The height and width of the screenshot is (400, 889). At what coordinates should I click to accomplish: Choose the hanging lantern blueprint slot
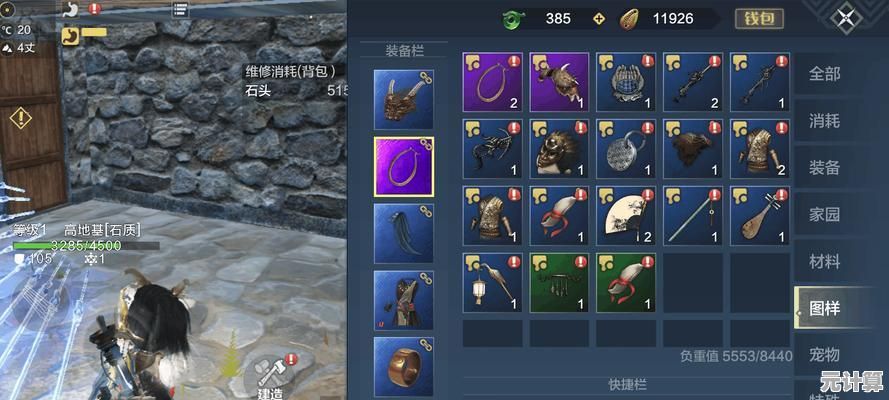(x=492, y=282)
